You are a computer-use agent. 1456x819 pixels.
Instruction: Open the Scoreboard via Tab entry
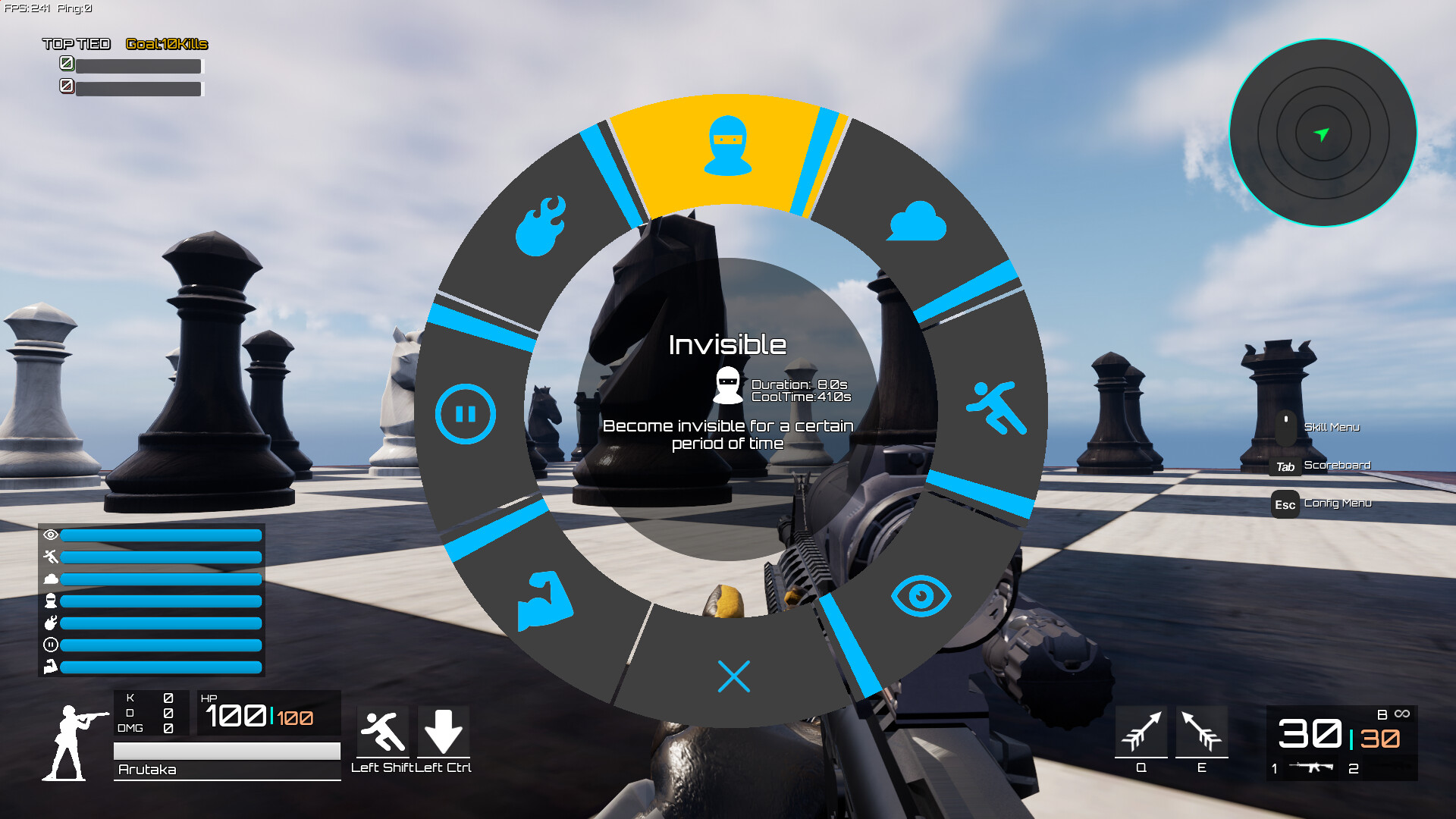[1337, 465]
